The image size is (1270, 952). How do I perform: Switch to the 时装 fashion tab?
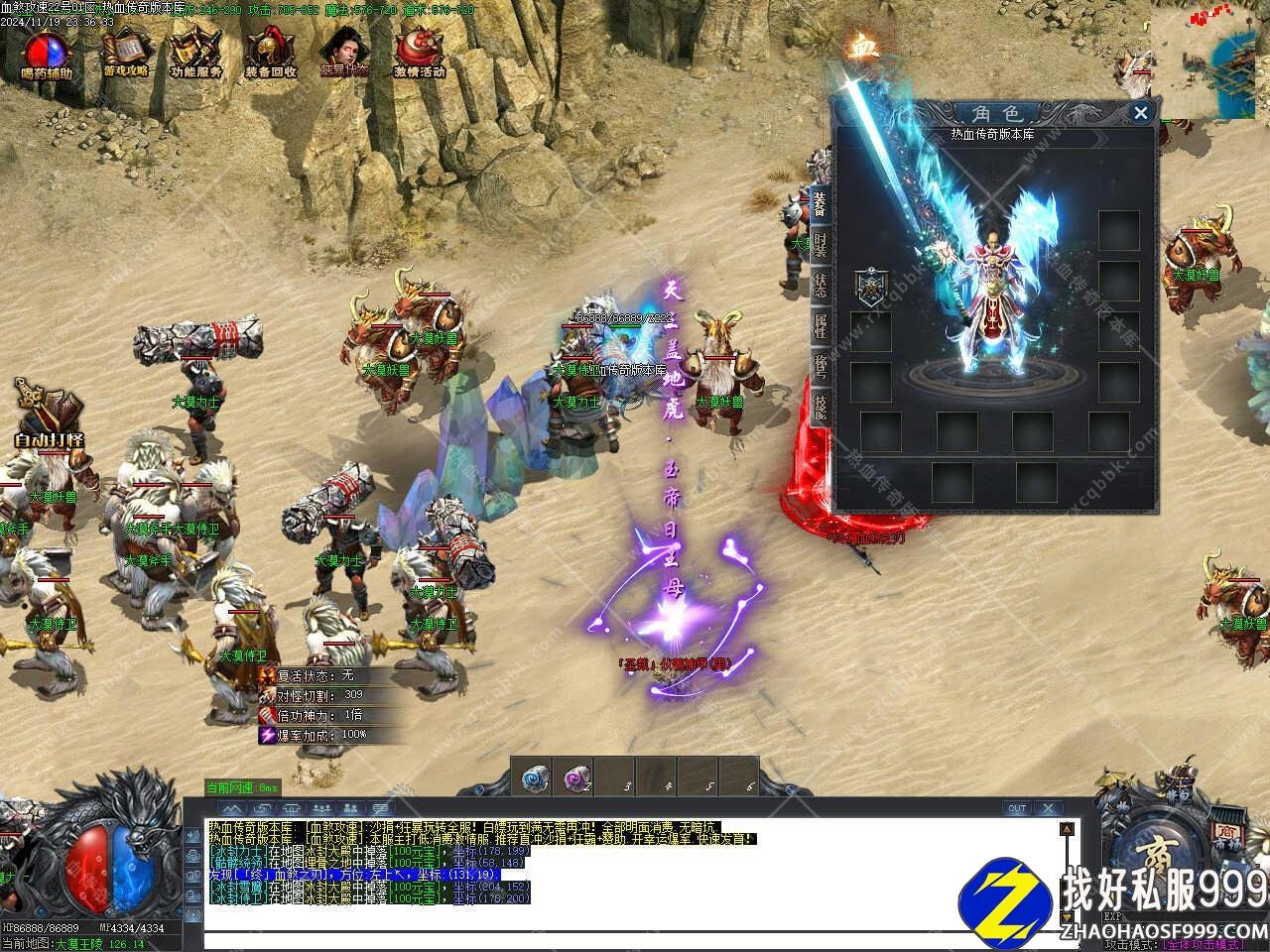pyautogui.click(x=820, y=245)
